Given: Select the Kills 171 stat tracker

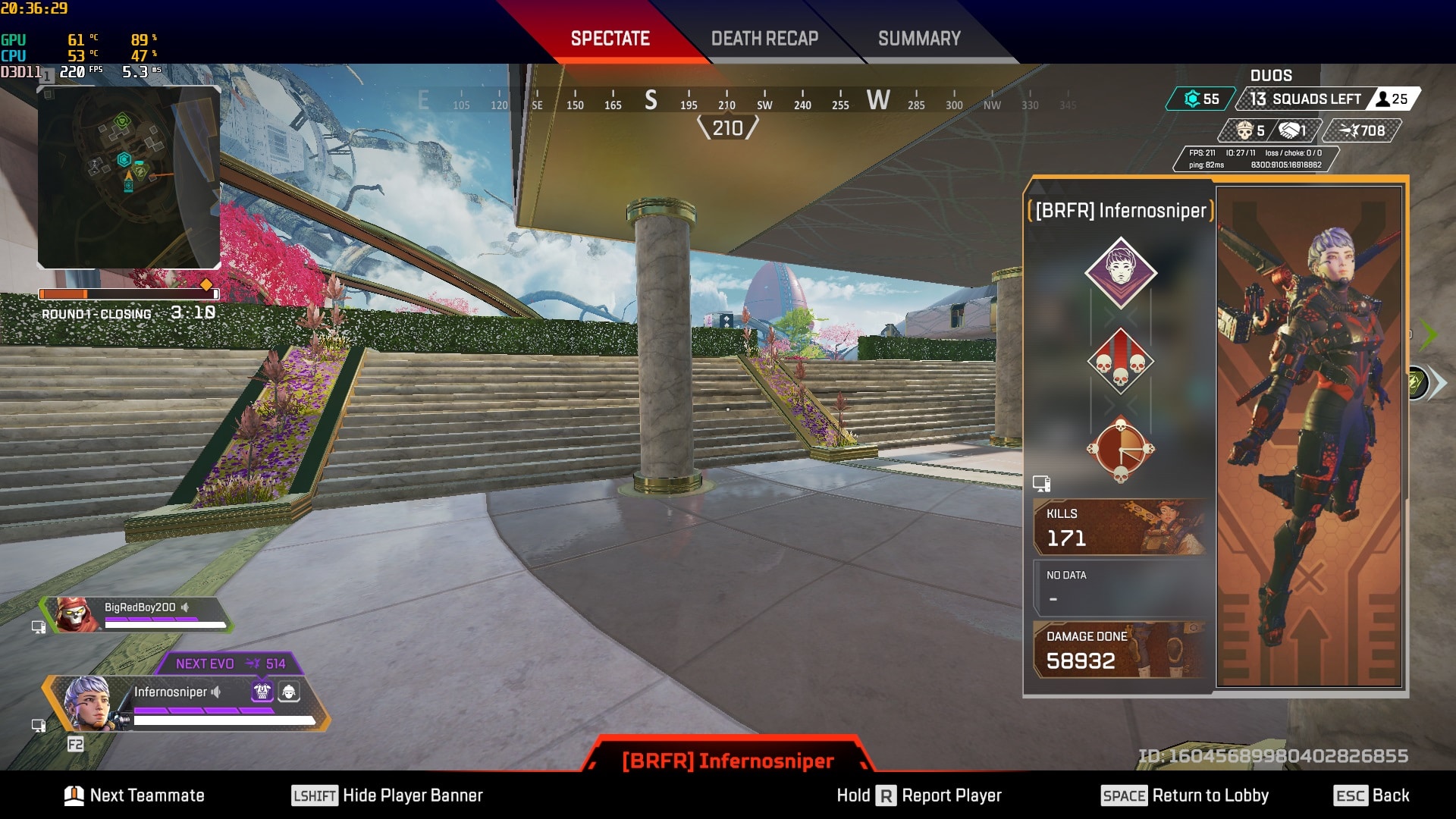Looking at the screenshot, I should (x=1119, y=527).
